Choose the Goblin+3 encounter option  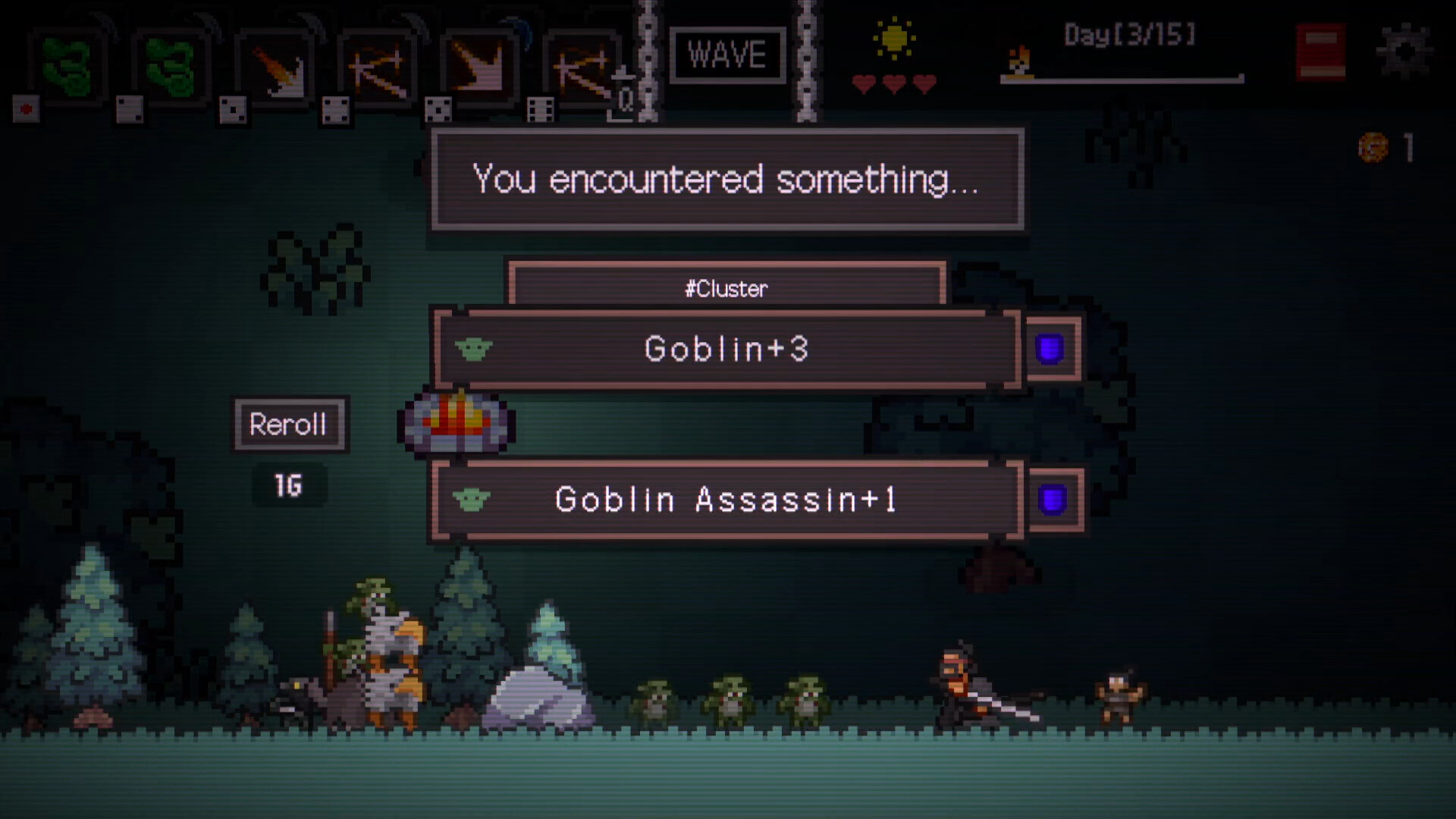point(726,349)
